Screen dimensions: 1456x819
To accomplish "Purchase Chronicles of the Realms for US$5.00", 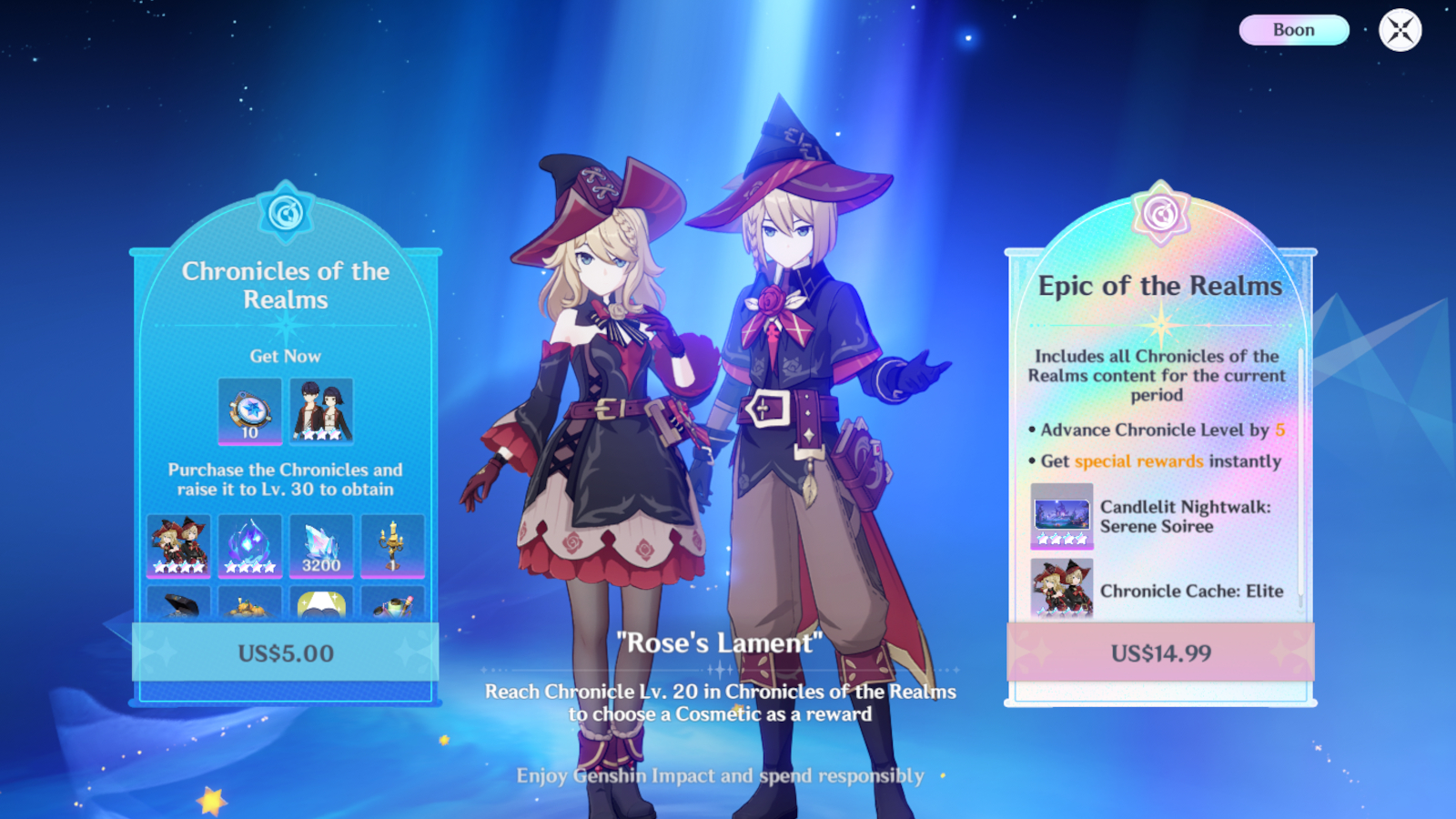I will click(x=285, y=653).
